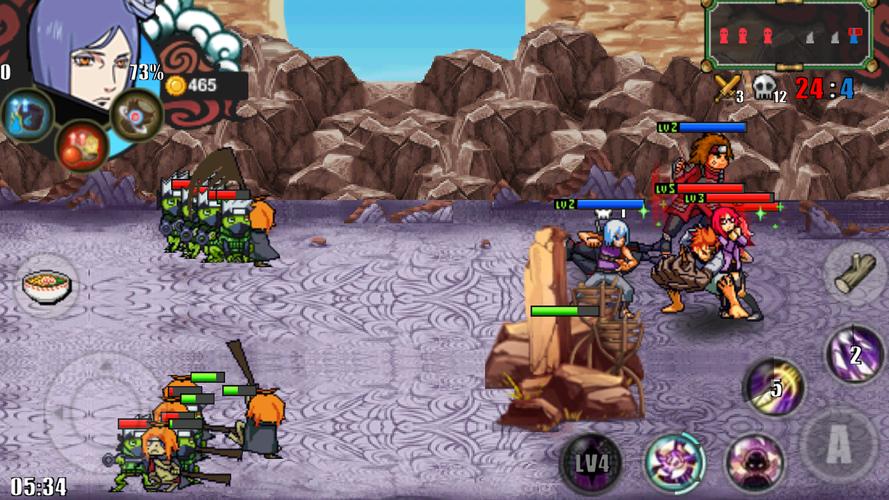889x500 pixels.
Task: Tap the blue-haired character portrait
Action: (84, 50)
